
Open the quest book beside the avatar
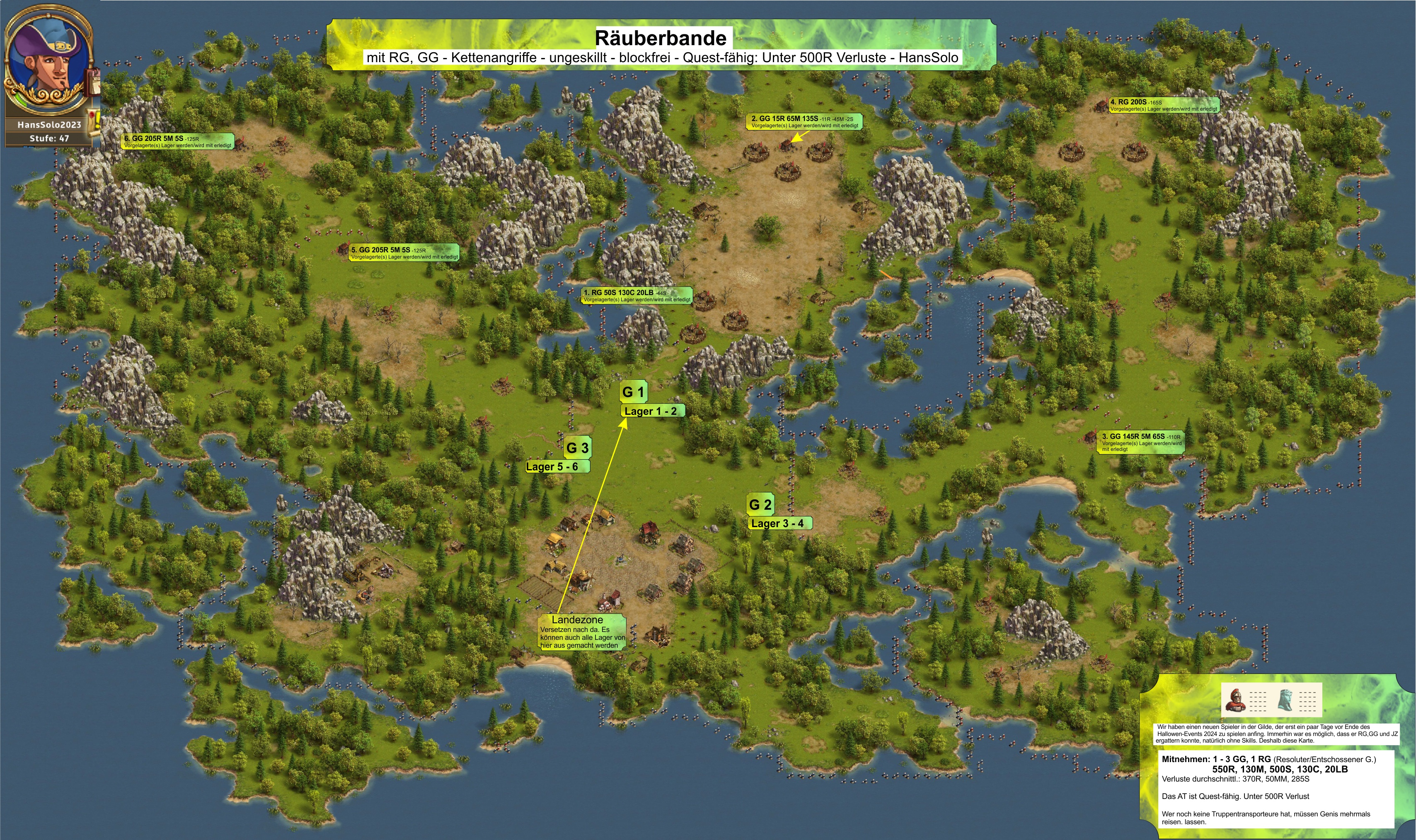point(92,82)
